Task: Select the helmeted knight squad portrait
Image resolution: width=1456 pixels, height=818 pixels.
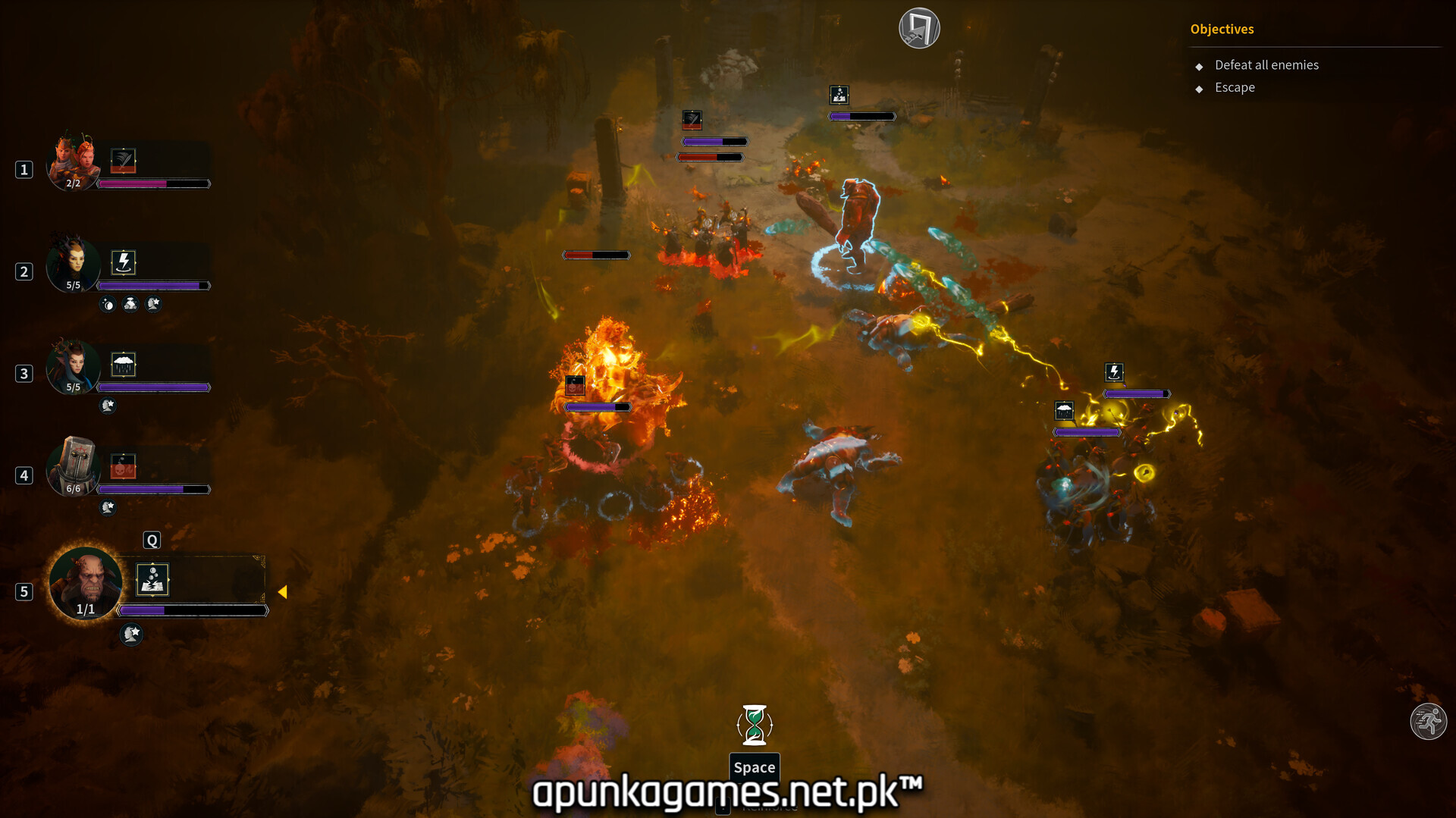Action: point(73,467)
